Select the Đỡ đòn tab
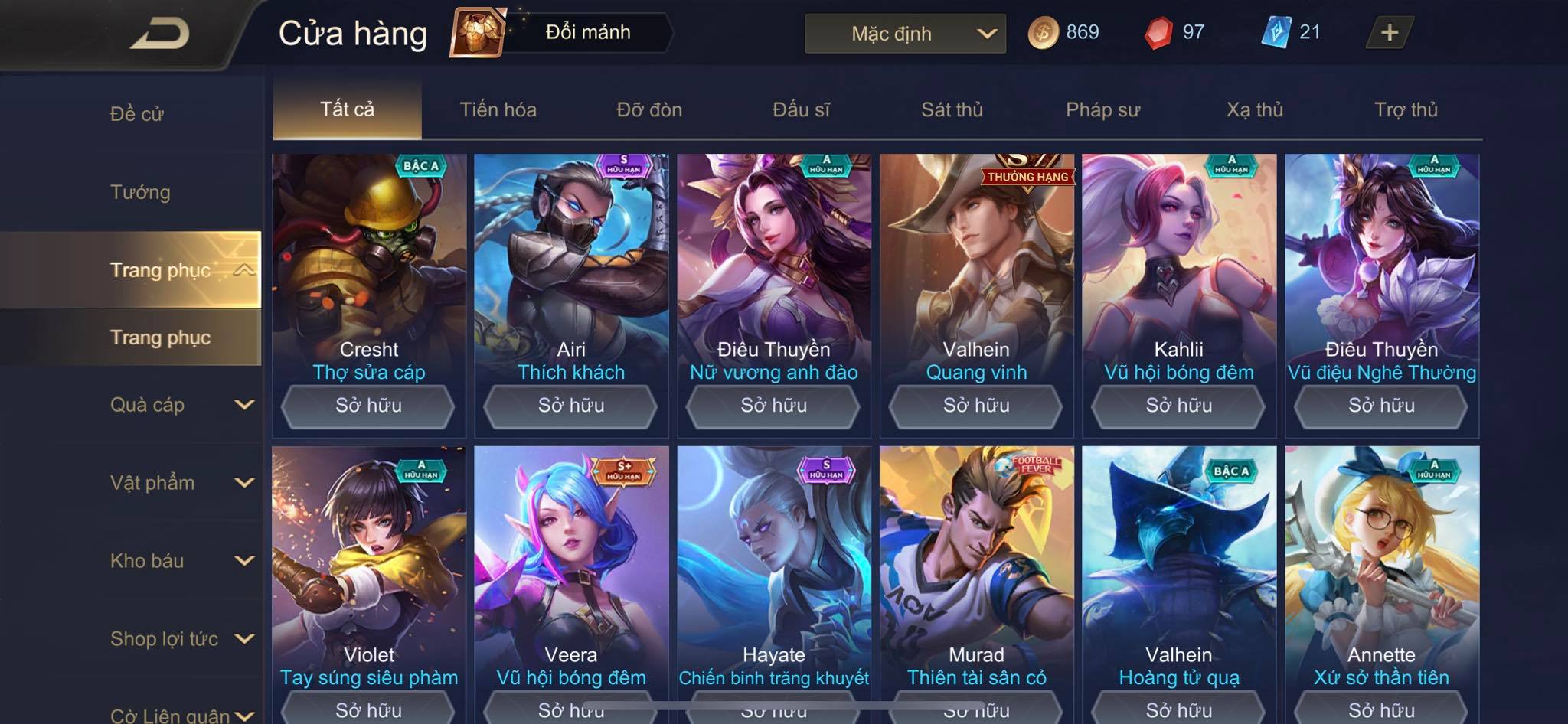 pos(649,109)
